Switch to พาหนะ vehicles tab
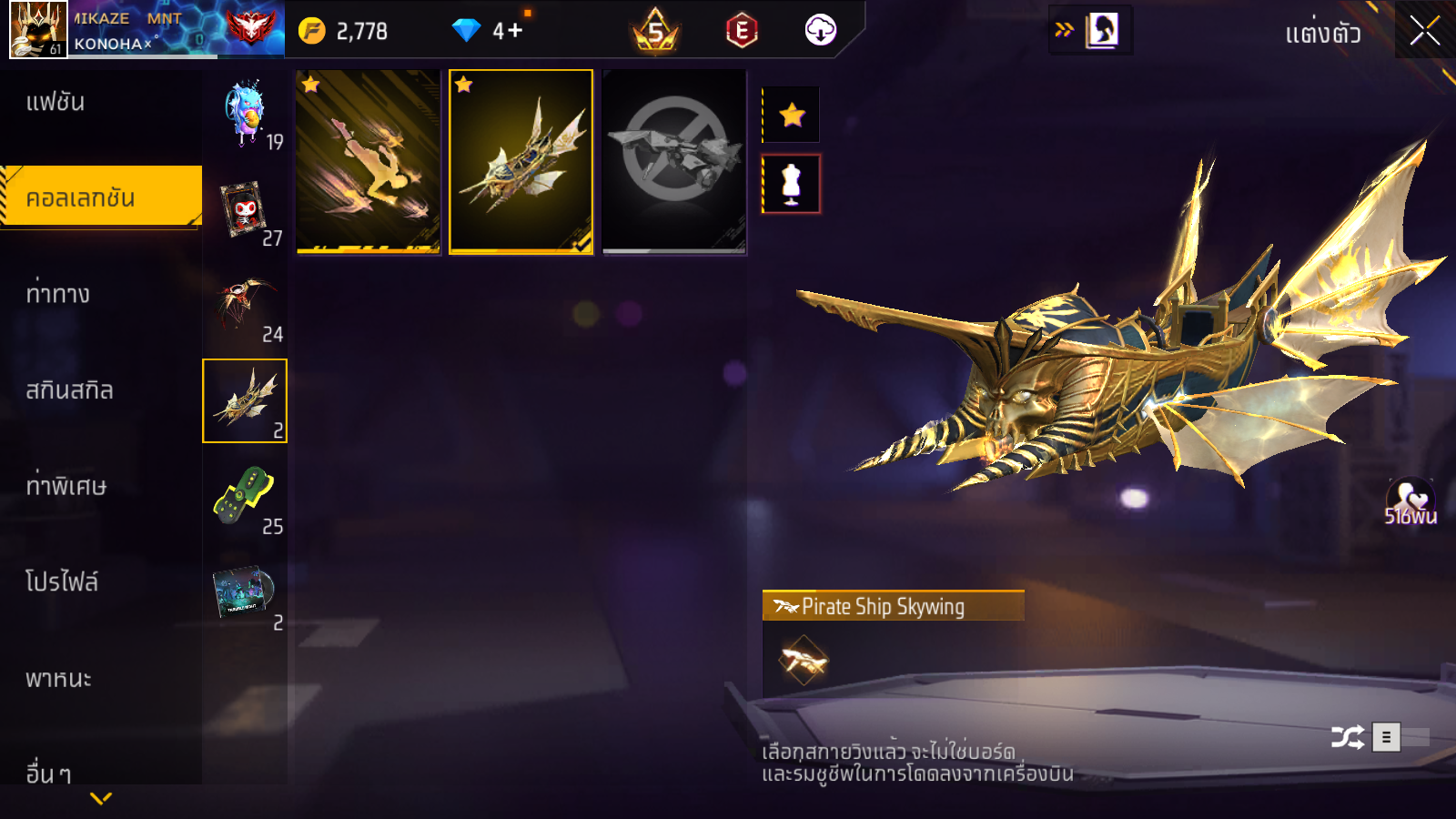Image resolution: width=1456 pixels, height=819 pixels. (58, 679)
